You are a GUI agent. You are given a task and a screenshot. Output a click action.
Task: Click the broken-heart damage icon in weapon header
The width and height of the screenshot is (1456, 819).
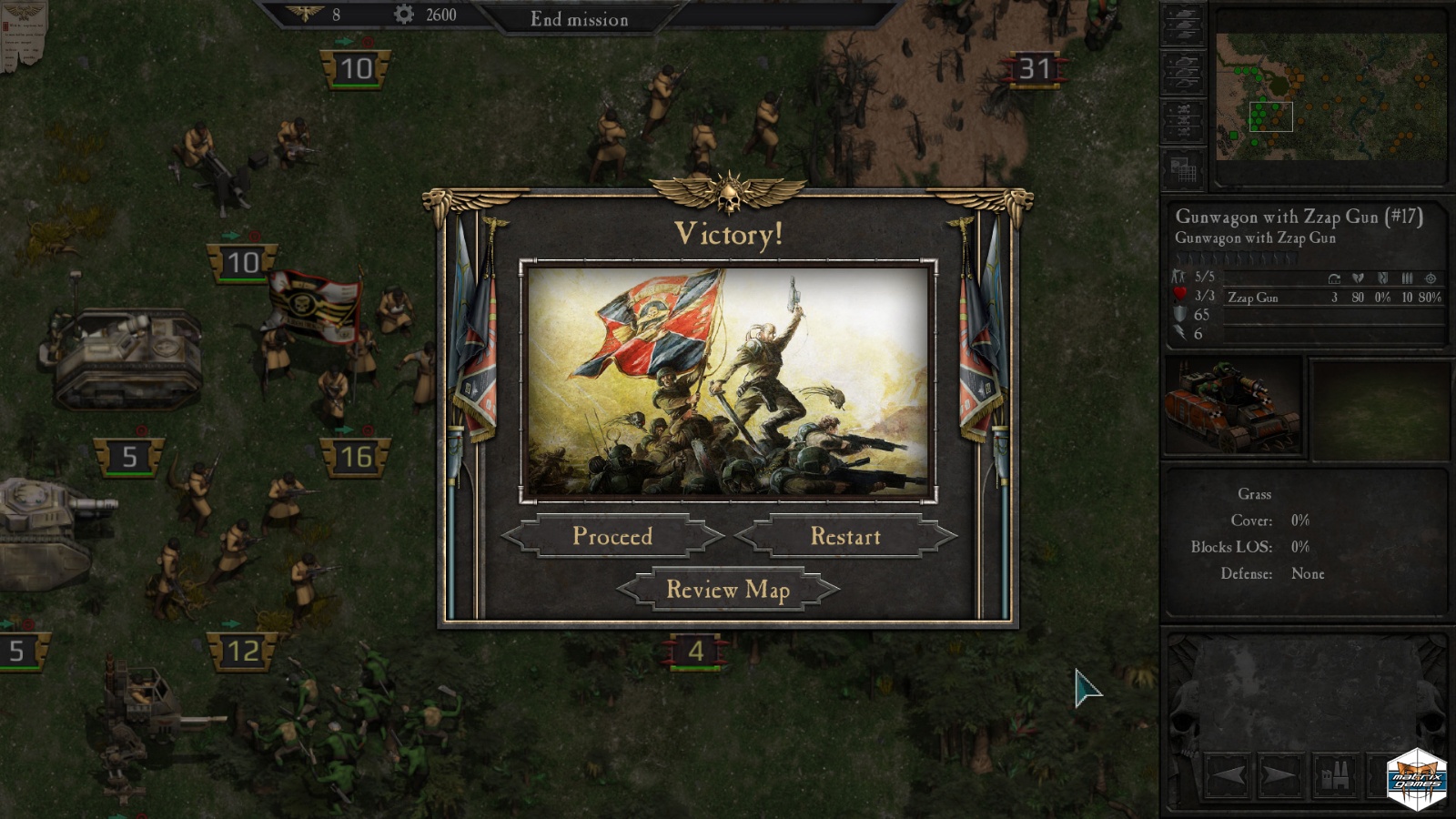pos(1358,279)
